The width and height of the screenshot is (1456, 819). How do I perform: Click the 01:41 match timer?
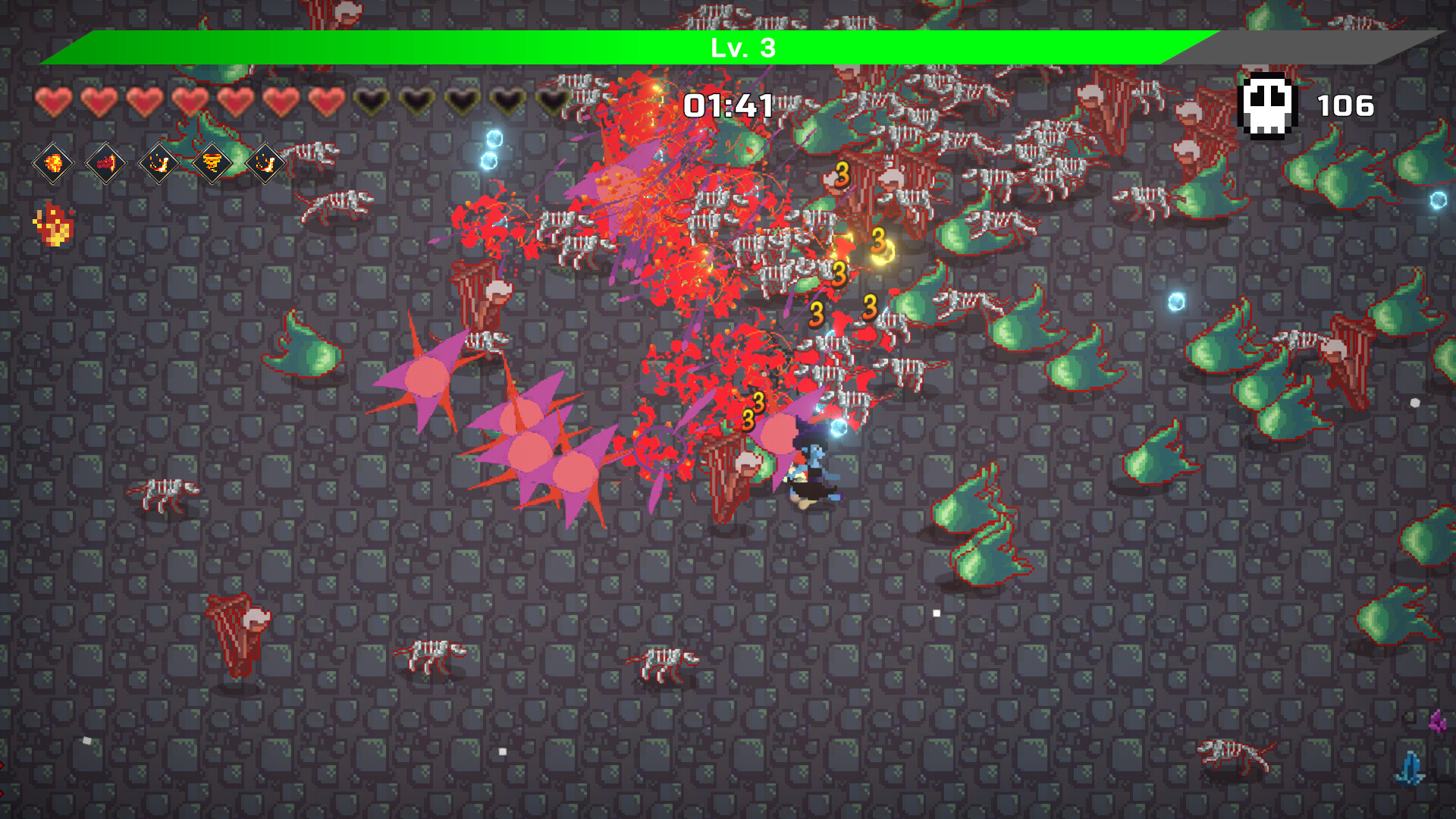pyautogui.click(x=729, y=106)
